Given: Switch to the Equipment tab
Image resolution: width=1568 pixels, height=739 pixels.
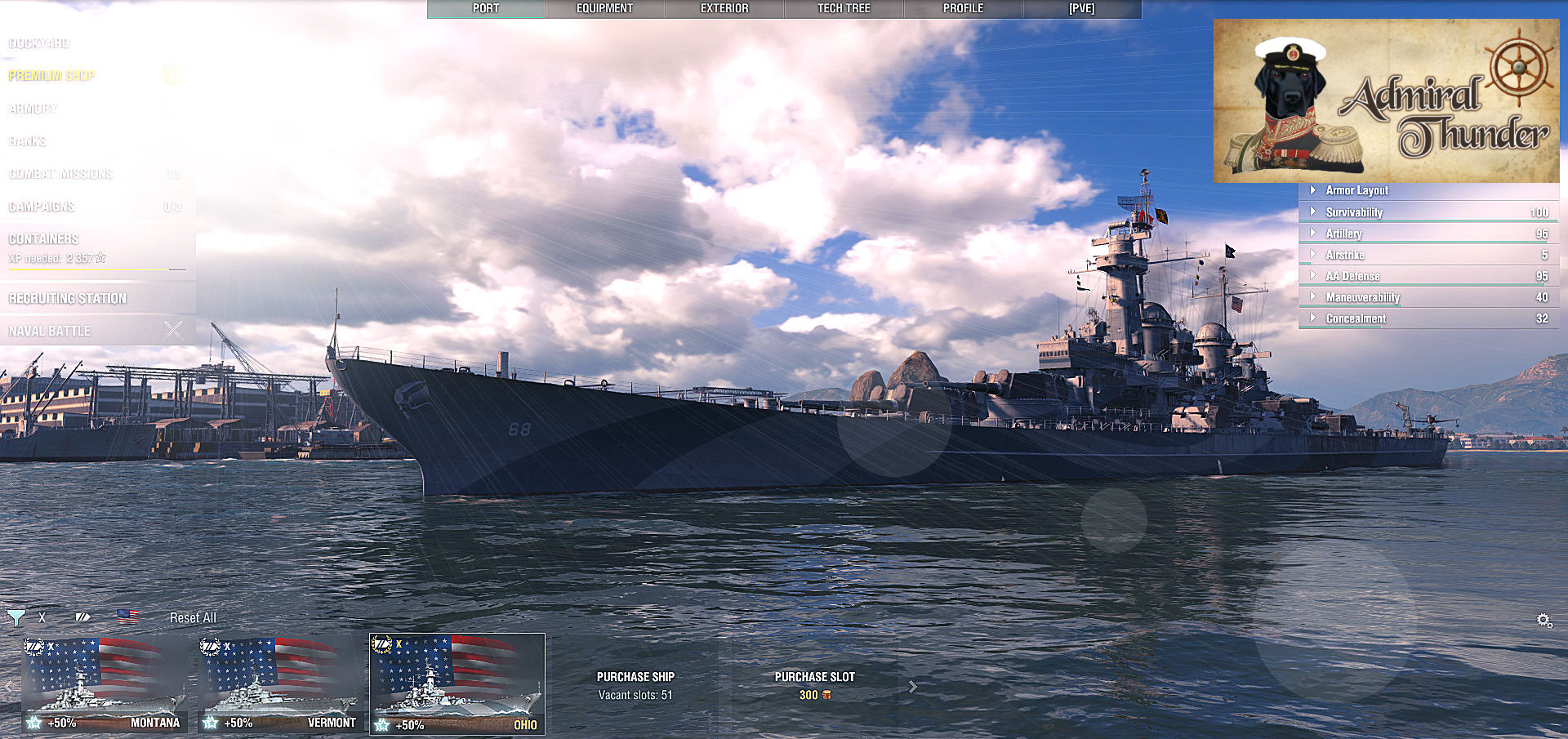Looking at the screenshot, I should 604,9.
